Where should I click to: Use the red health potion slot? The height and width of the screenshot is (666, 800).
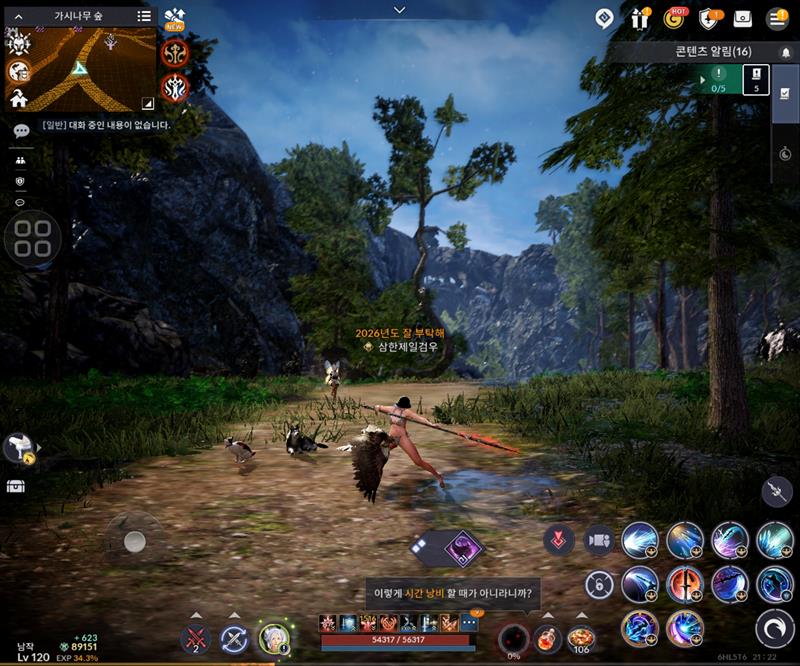[x=547, y=637]
